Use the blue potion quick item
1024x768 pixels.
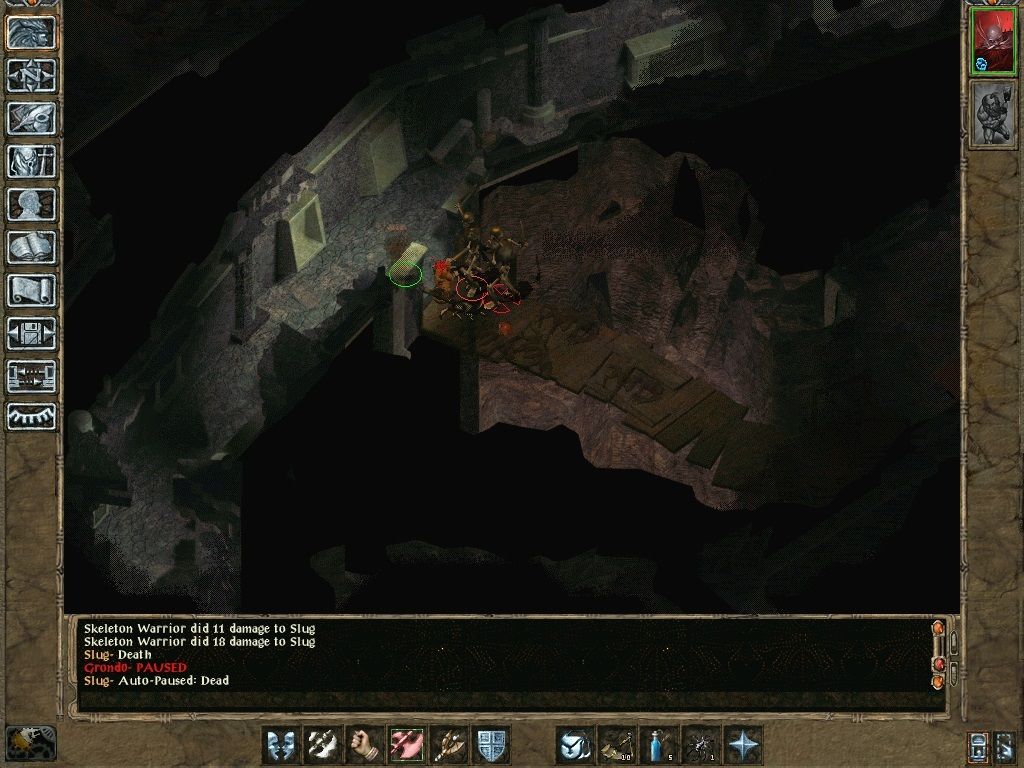659,745
